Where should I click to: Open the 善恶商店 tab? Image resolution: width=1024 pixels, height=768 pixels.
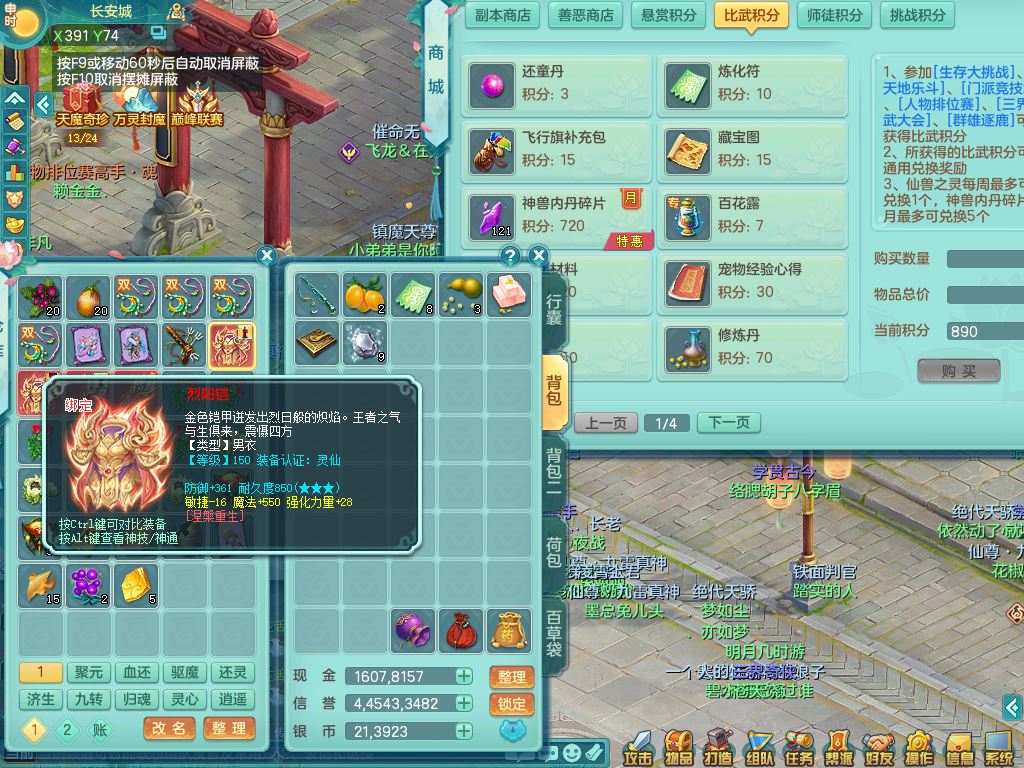(x=585, y=15)
